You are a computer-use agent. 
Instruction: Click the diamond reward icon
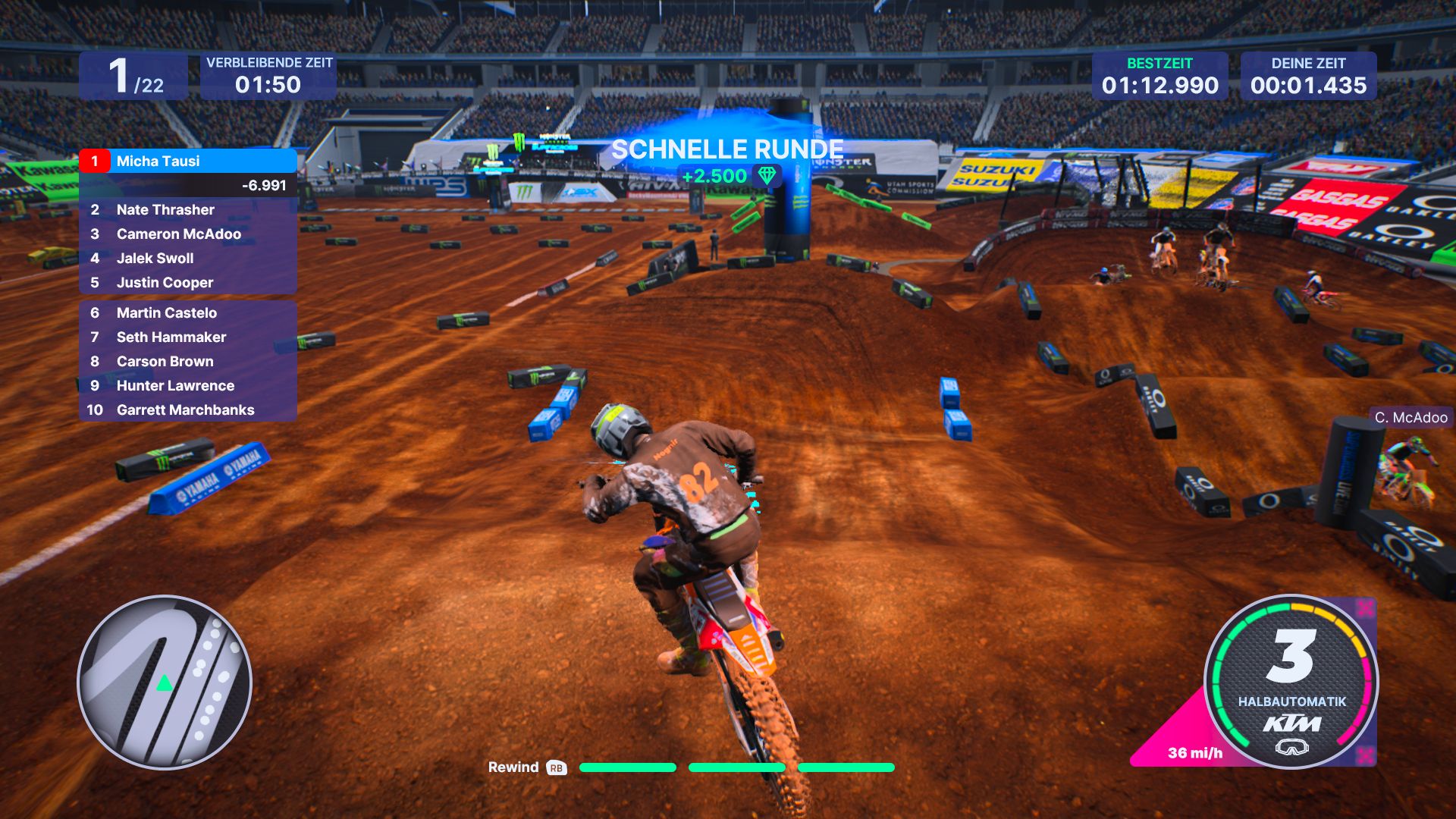pyautogui.click(x=767, y=175)
